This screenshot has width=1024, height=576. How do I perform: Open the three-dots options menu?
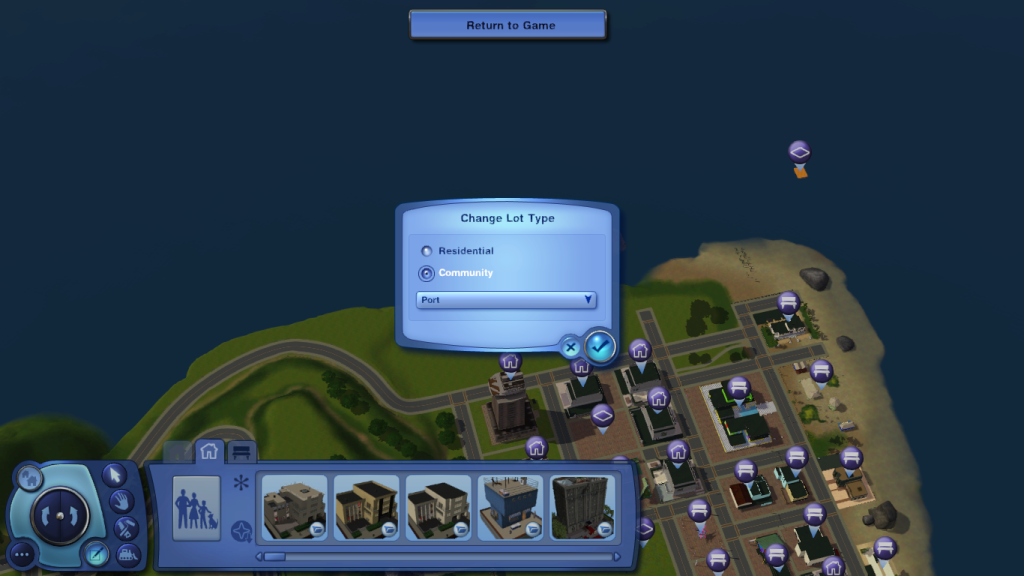click(22, 553)
